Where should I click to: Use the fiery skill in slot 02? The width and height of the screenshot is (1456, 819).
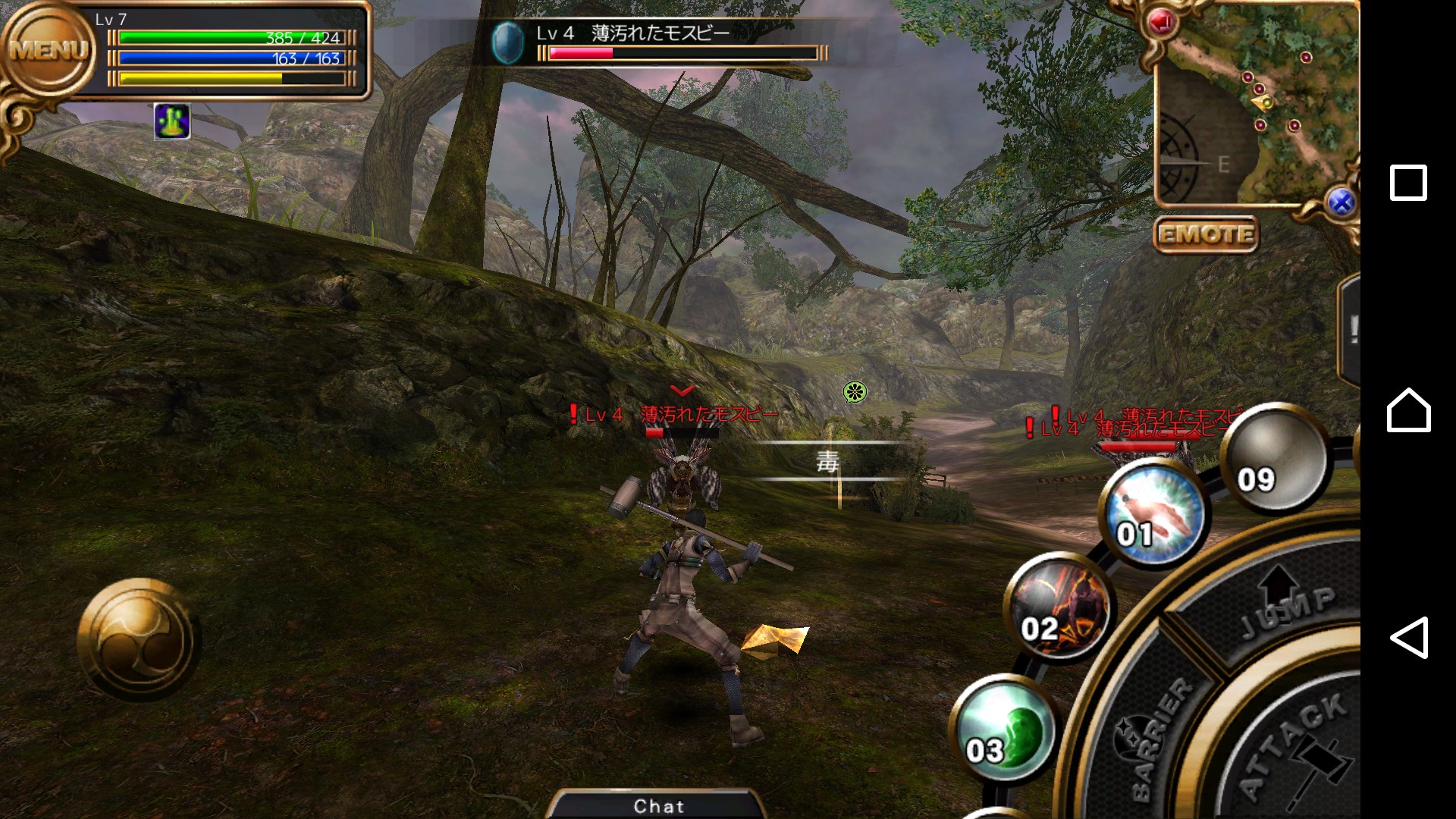(x=1059, y=608)
